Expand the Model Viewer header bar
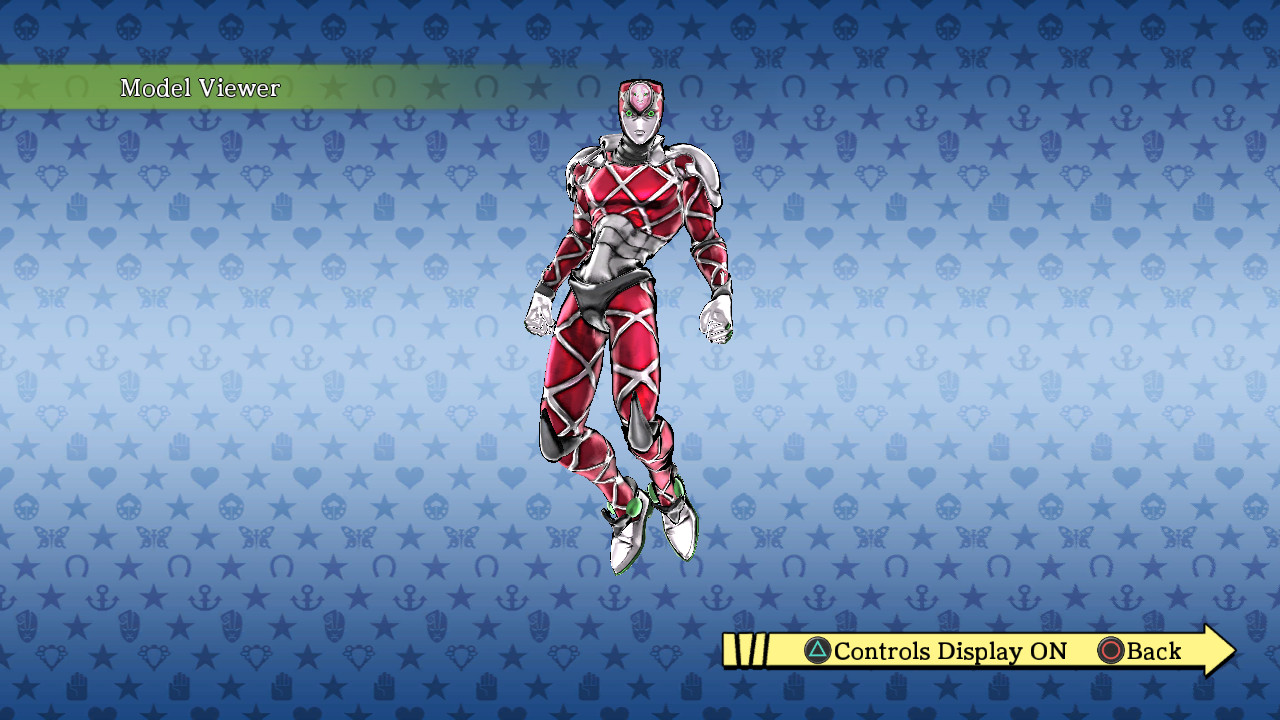This screenshot has height=720, width=1280. pyautogui.click(x=200, y=88)
